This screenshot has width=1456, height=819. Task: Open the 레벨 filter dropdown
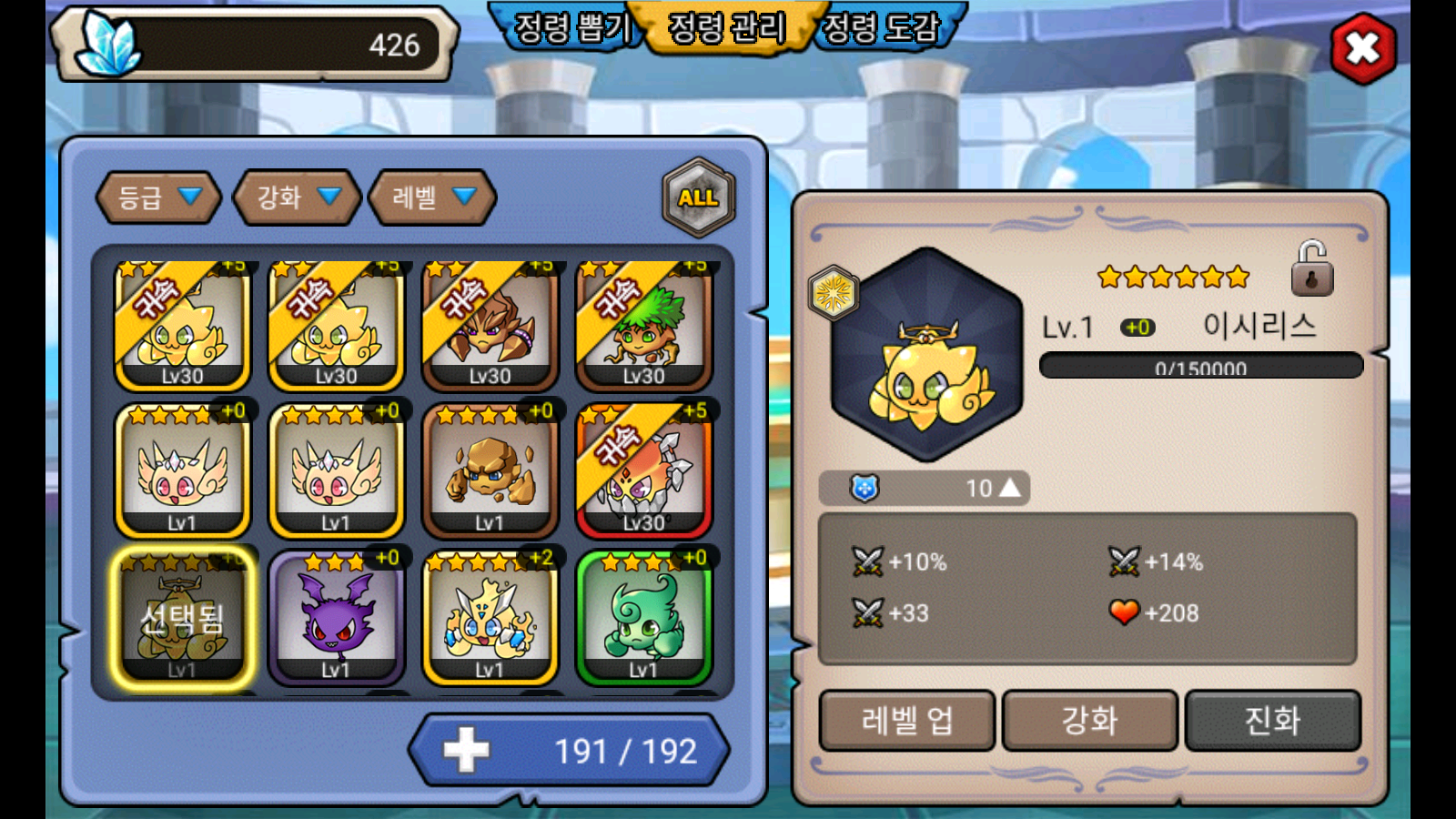coord(432,197)
